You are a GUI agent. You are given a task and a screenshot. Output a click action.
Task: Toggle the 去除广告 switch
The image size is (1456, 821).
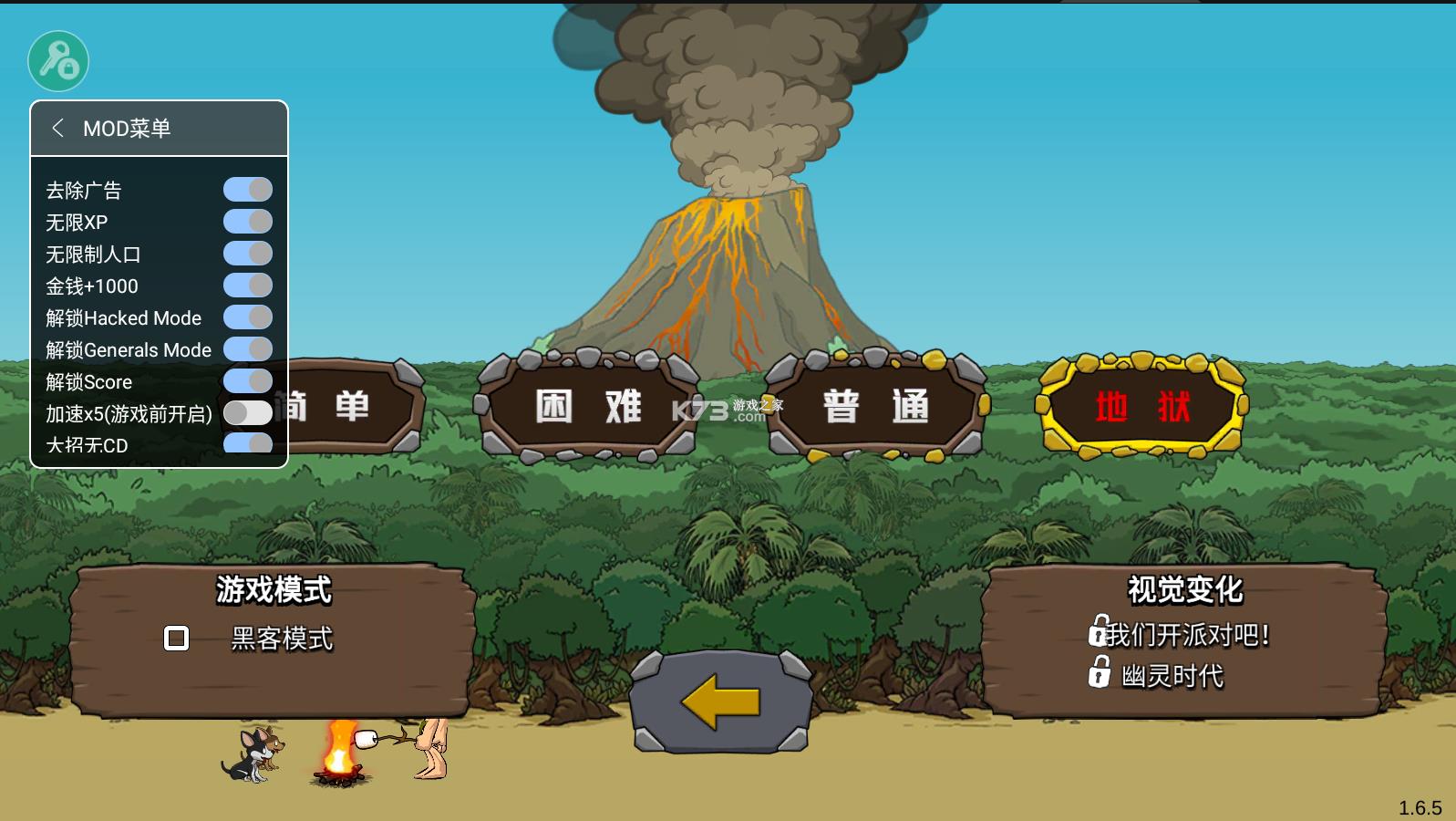pyautogui.click(x=248, y=190)
